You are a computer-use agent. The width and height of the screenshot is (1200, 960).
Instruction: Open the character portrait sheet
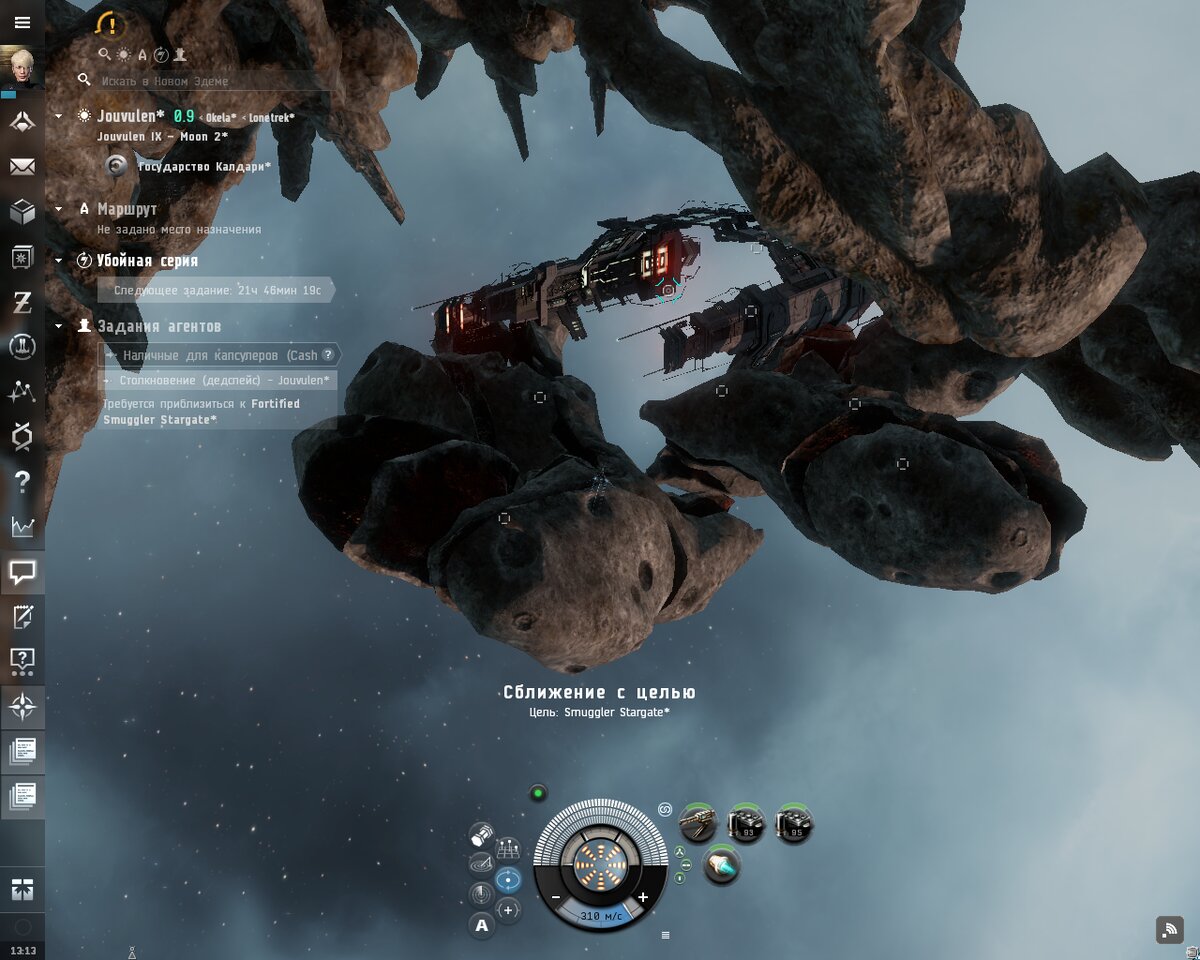pos(22,68)
